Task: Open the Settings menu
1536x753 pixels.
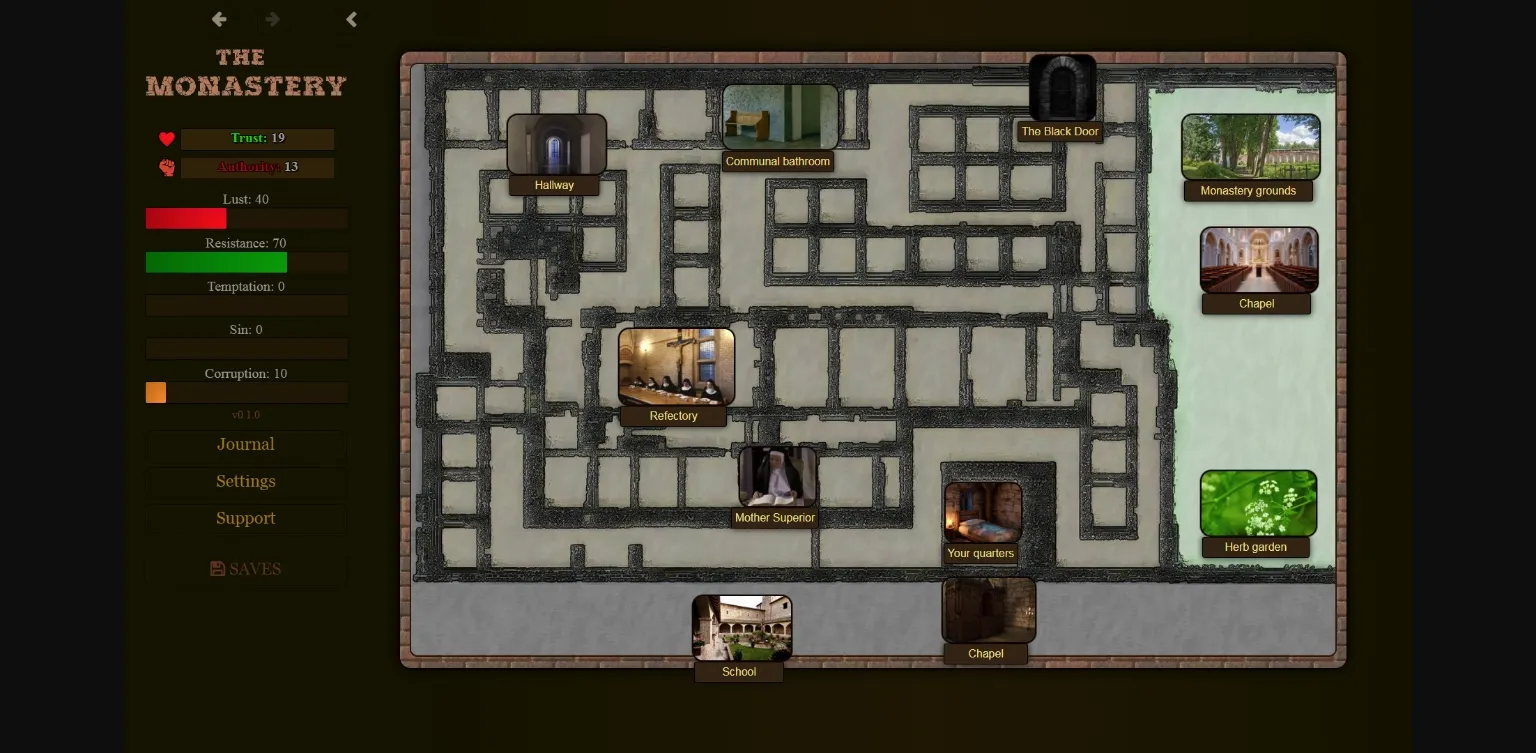Action: 245,481
